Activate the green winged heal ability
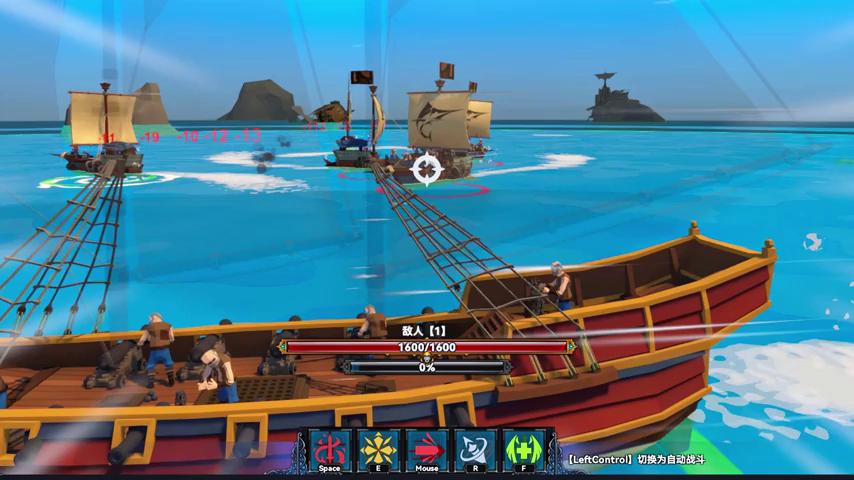854x480 pixels. coord(523,450)
